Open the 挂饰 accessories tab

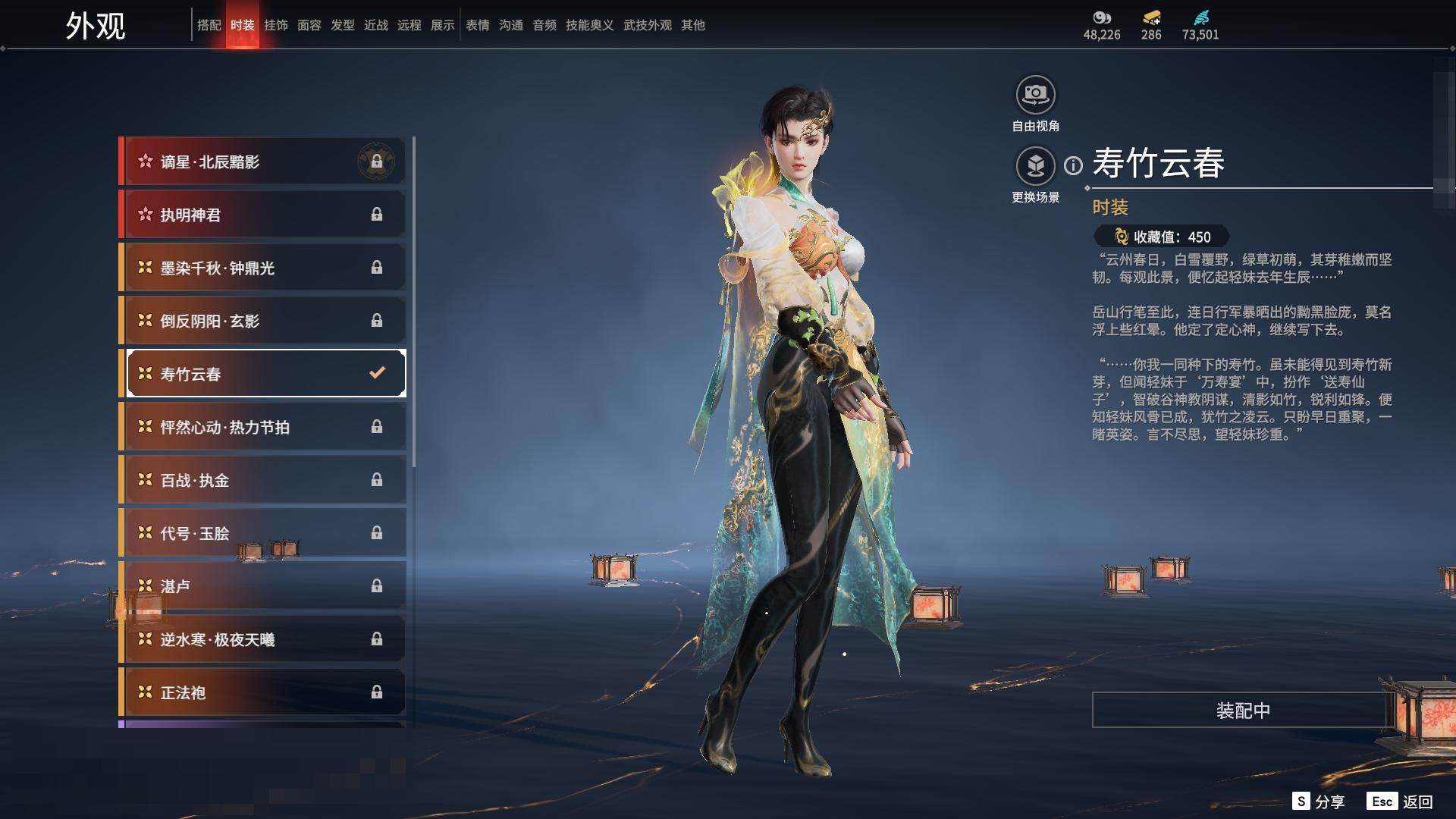pos(276,25)
